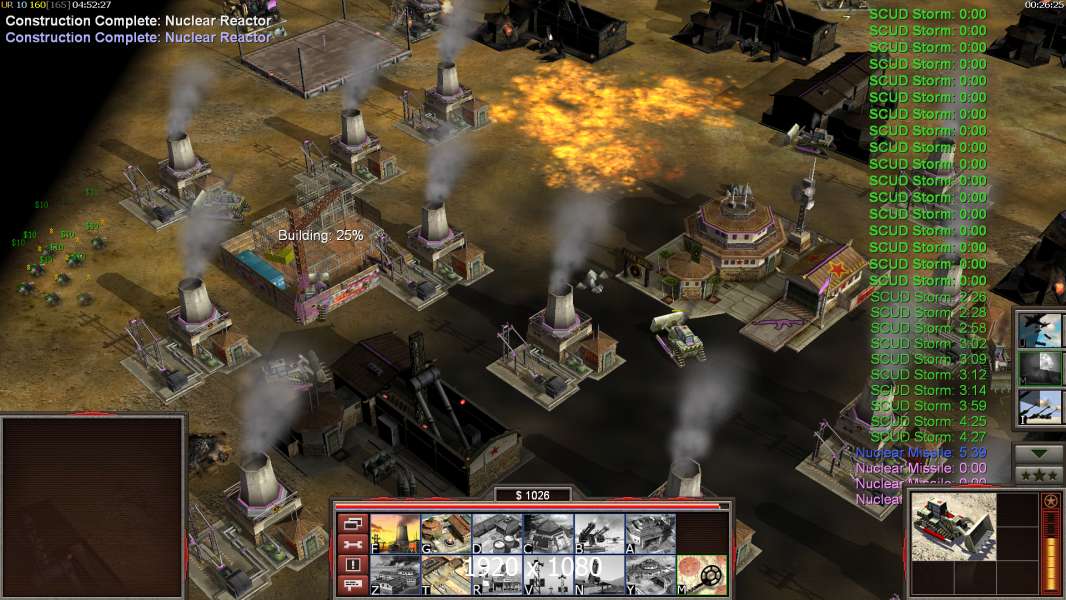This screenshot has height=600, width=1066.
Task: Select the build icon labeled Y
Action: tap(650, 575)
